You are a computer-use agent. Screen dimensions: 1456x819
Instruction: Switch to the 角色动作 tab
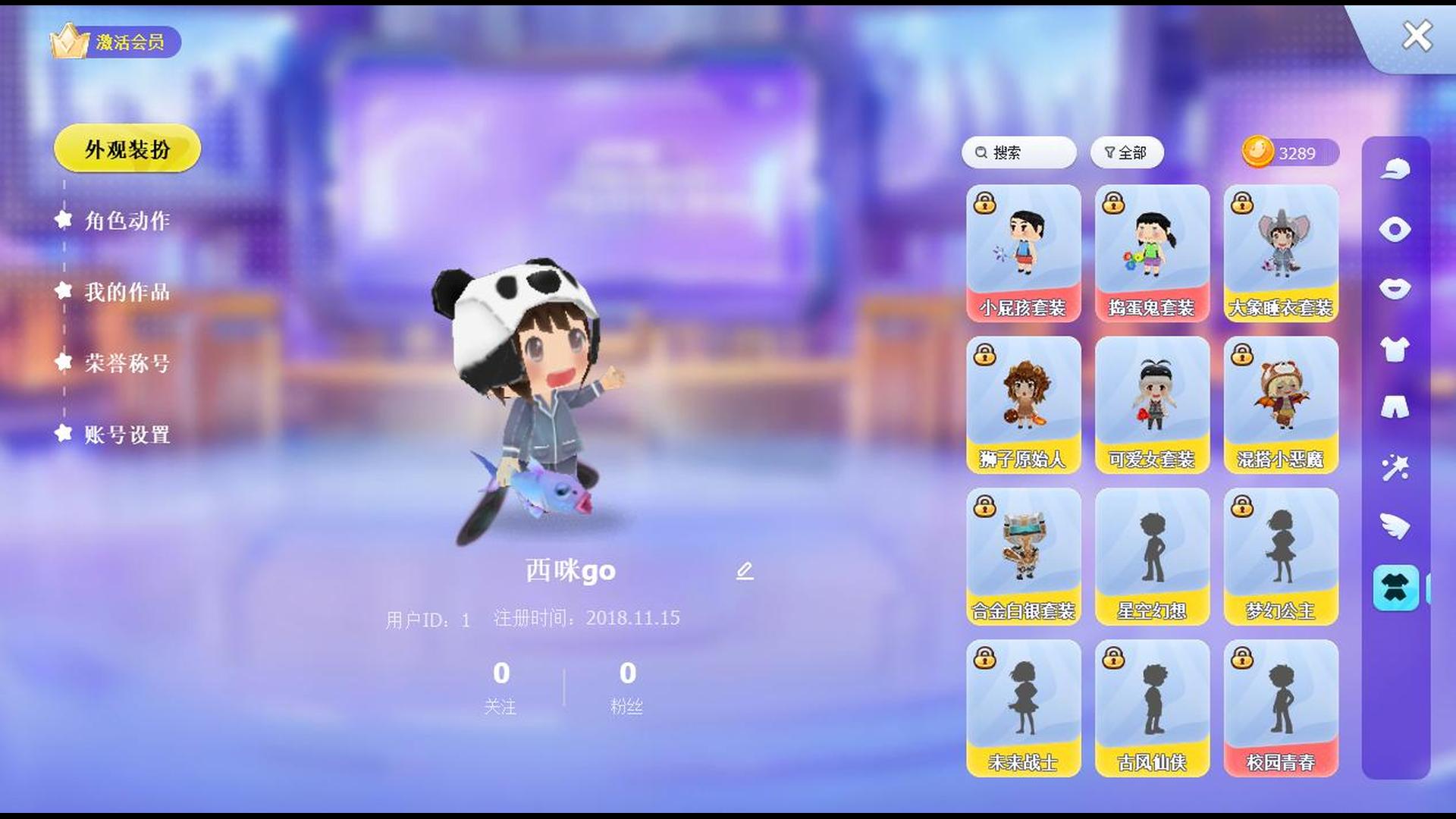(127, 222)
